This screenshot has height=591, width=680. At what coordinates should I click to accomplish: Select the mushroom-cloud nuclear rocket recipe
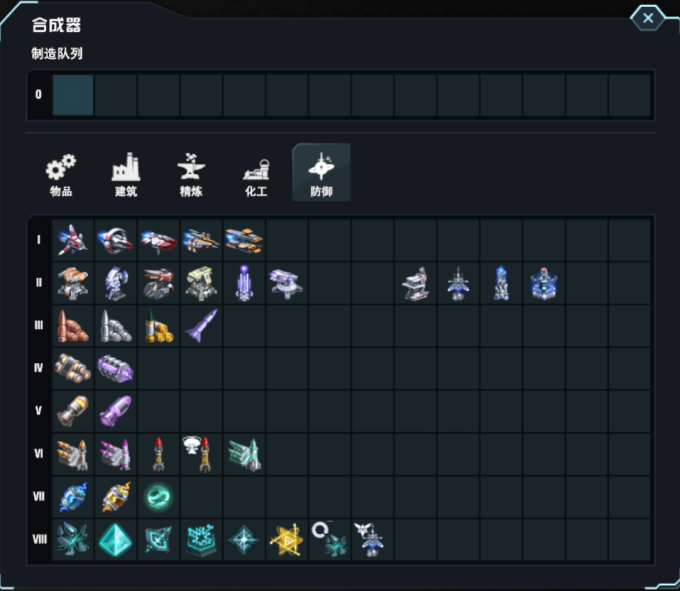click(201, 454)
